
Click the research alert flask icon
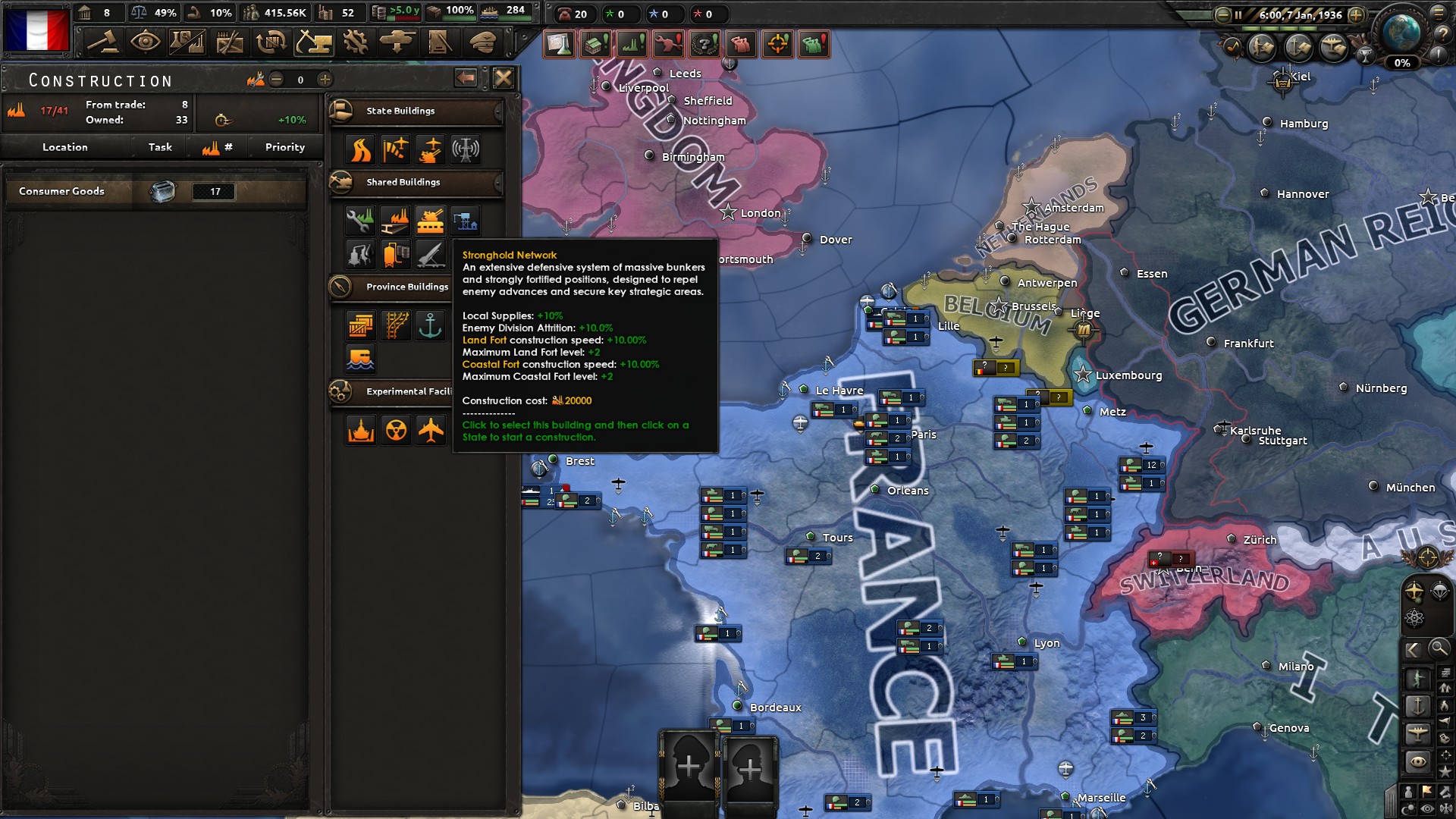(x=560, y=44)
